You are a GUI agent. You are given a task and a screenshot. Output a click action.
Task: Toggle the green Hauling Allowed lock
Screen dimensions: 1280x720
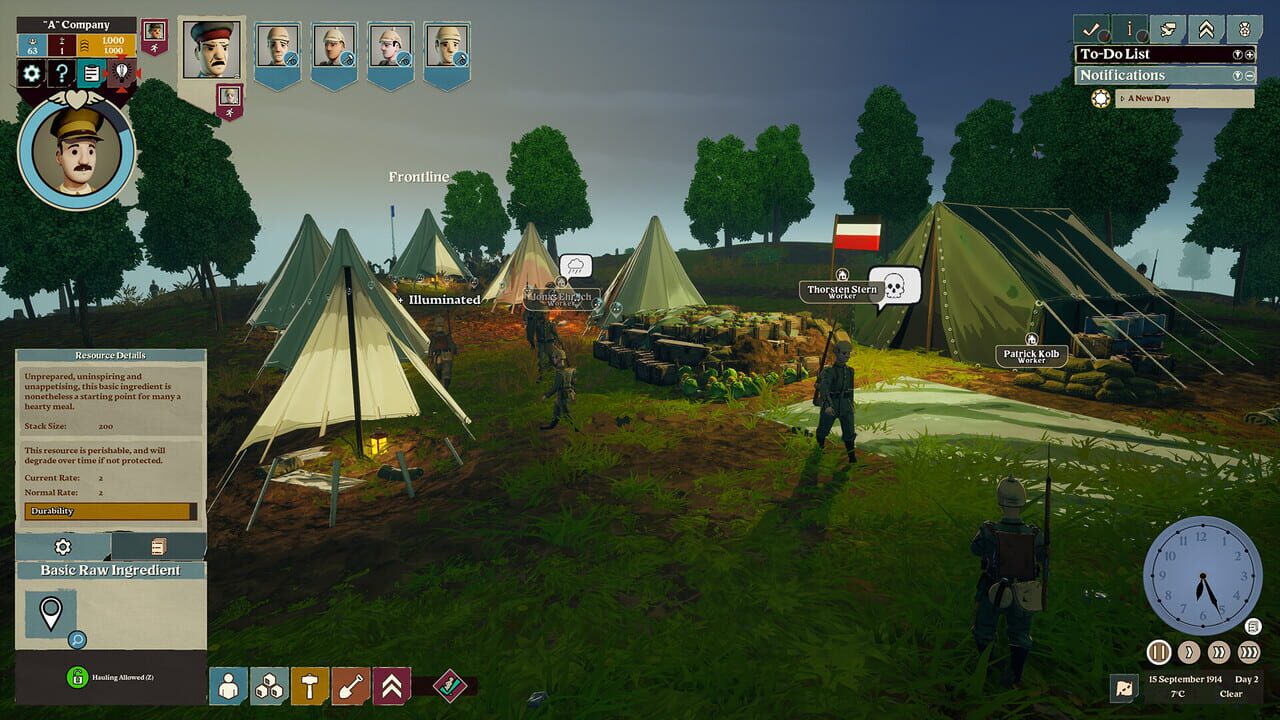point(77,677)
